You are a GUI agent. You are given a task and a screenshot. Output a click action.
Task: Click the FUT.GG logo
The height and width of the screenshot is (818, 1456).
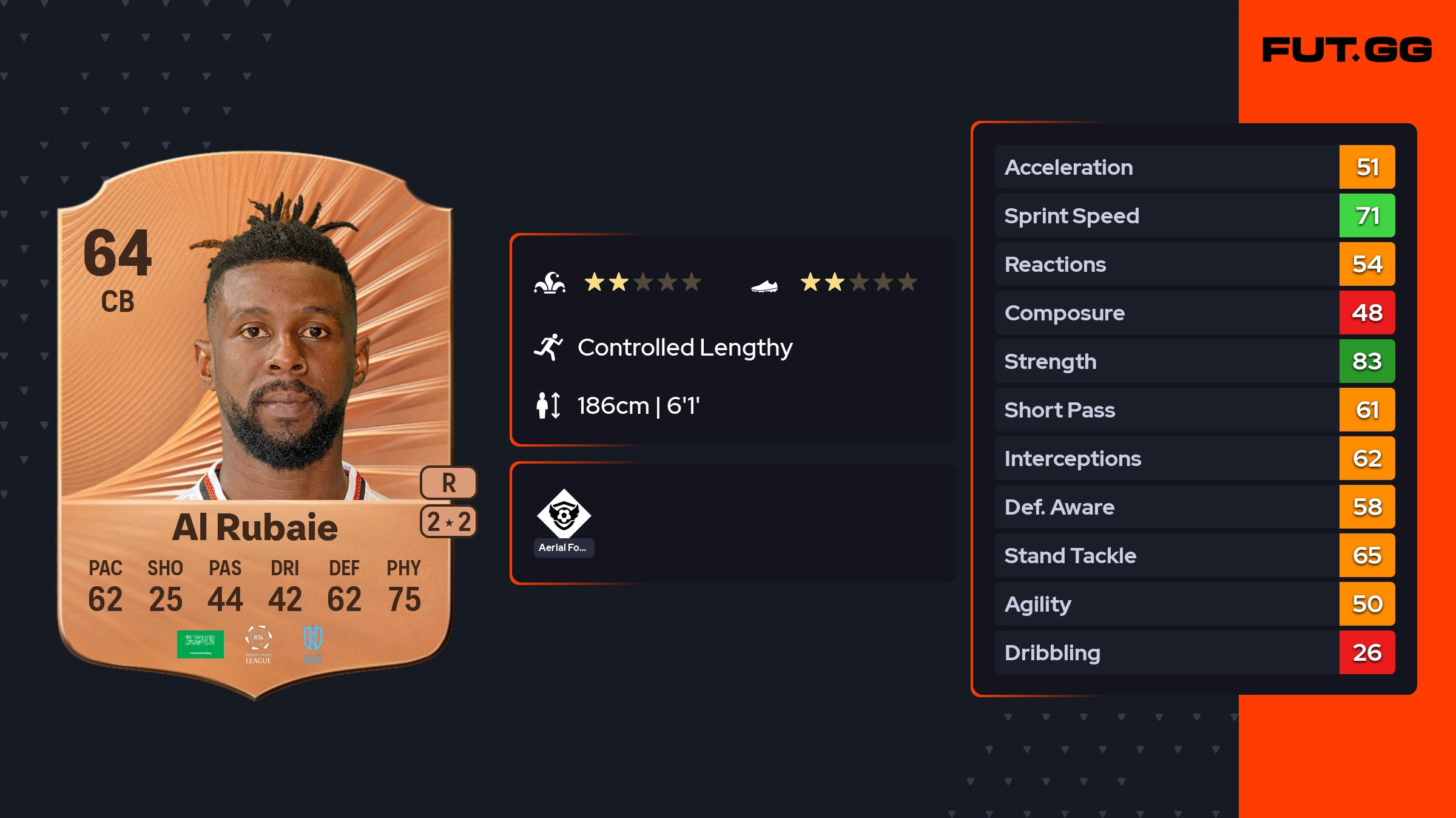tap(1347, 50)
